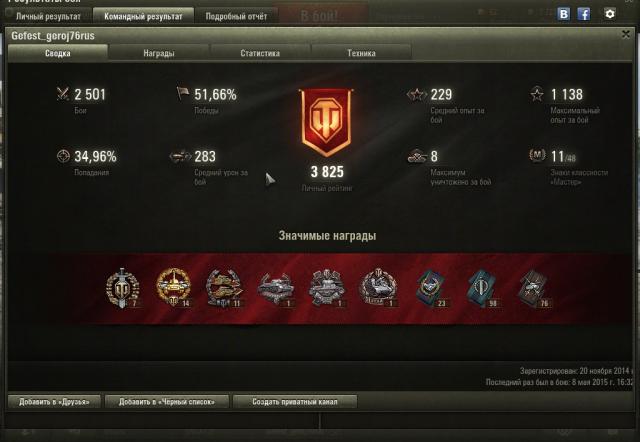View the Техника tab

(x=361, y=53)
